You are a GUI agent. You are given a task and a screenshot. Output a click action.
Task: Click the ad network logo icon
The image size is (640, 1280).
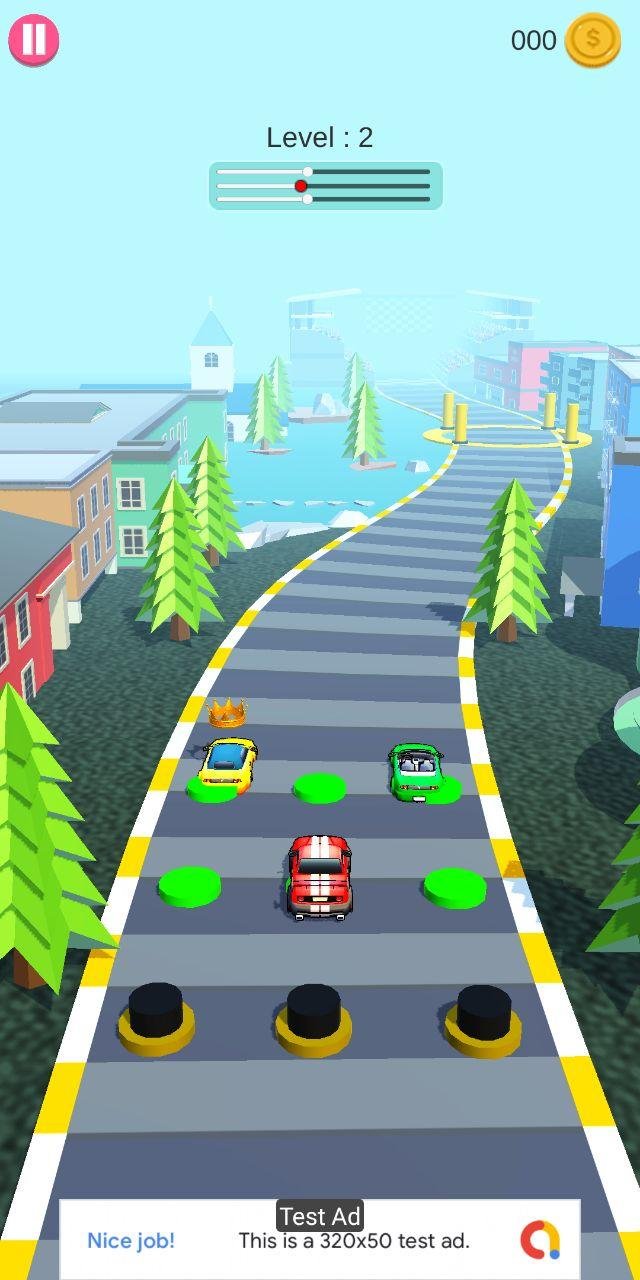[x=540, y=1240]
